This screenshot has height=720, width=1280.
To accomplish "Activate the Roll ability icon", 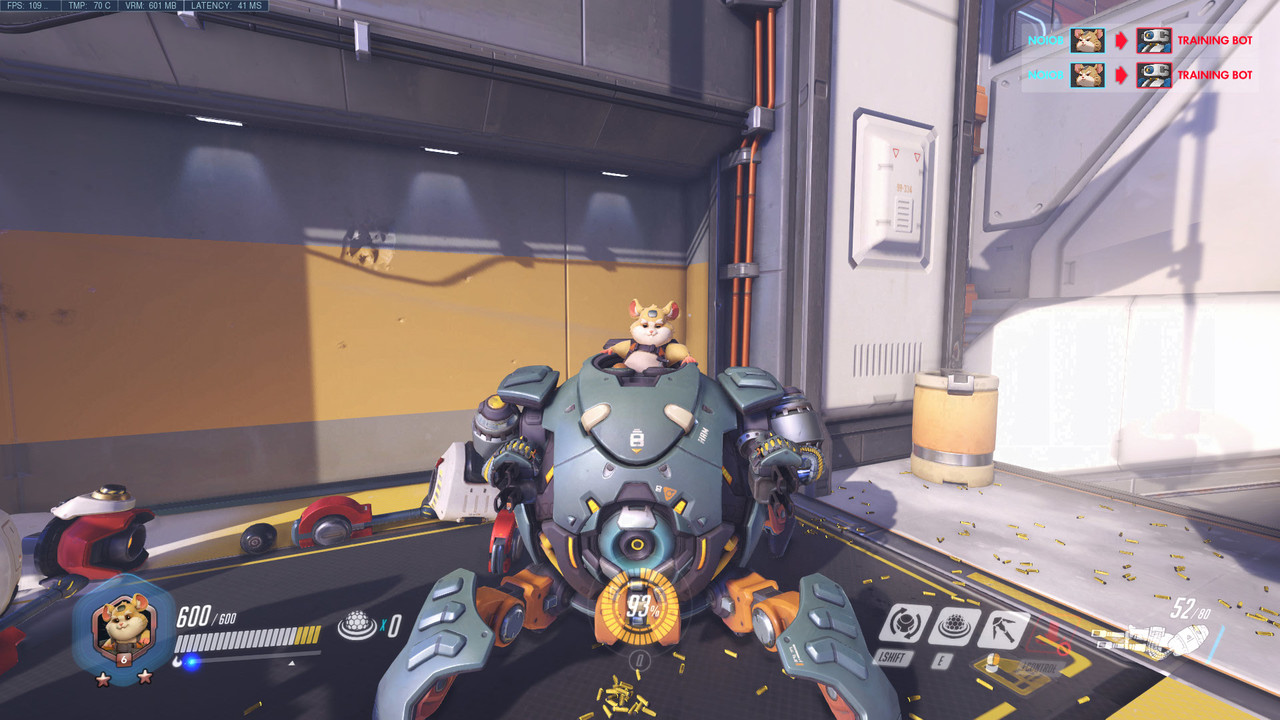I will point(904,624).
